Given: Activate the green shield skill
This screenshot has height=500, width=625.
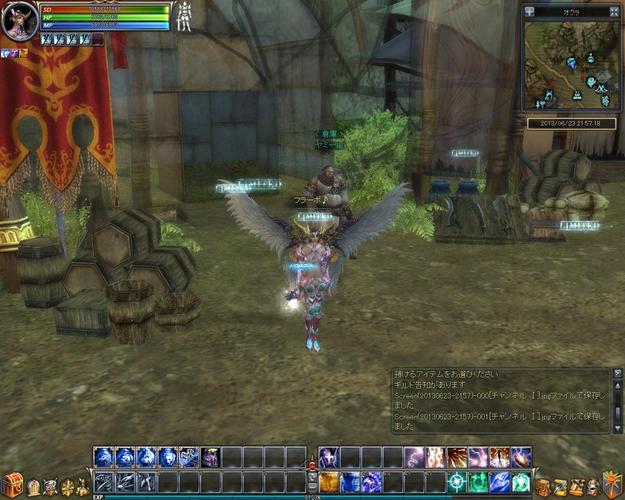Looking at the screenshot, I should coord(479,482).
